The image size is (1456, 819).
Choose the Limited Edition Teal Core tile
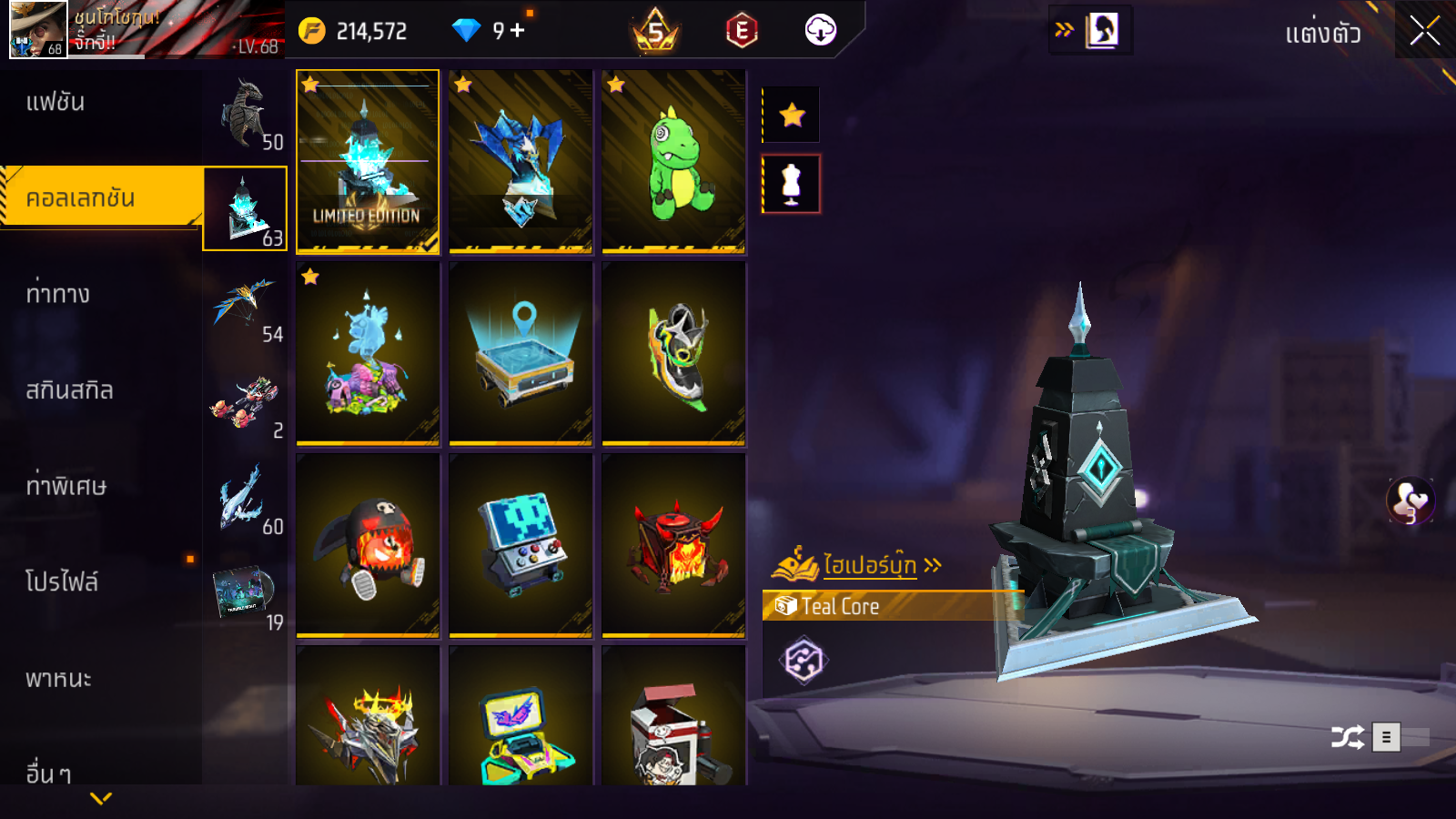368,161
